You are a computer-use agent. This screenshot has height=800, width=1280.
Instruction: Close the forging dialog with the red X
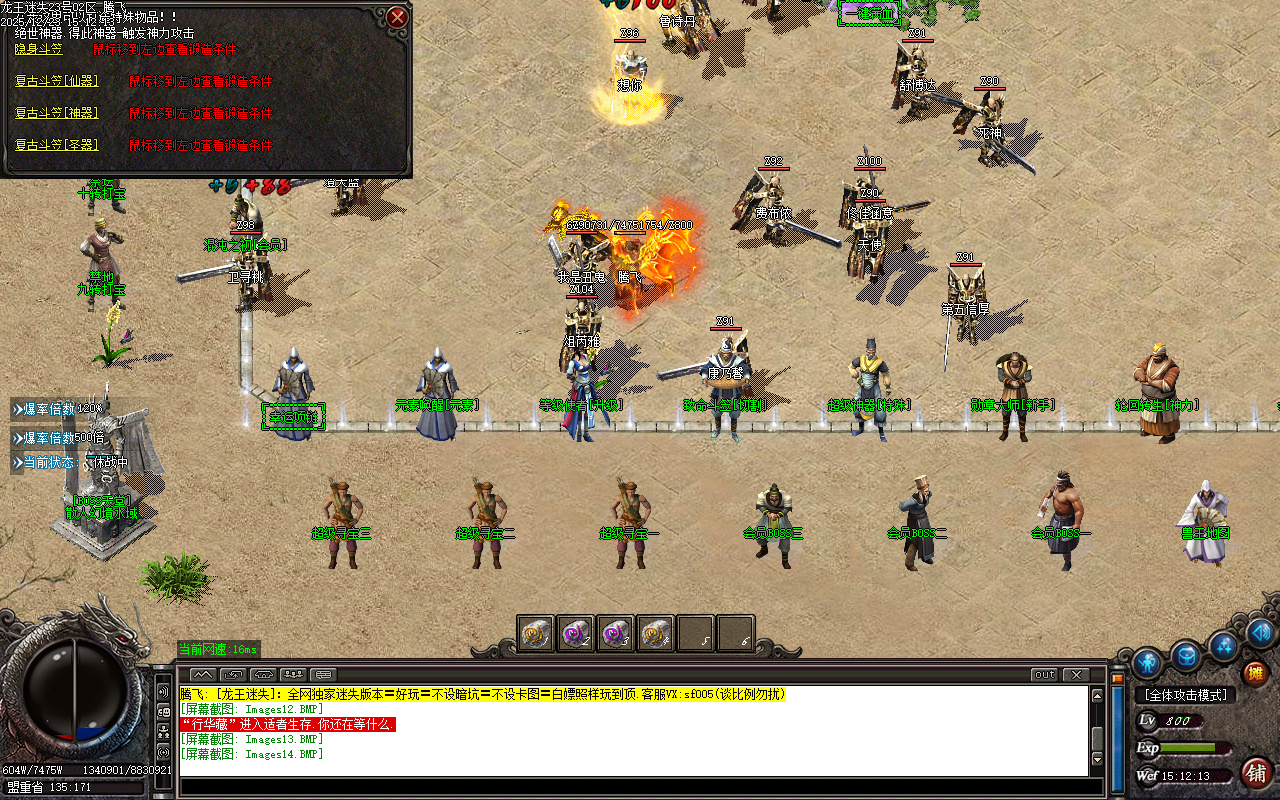tap(397, 17)
